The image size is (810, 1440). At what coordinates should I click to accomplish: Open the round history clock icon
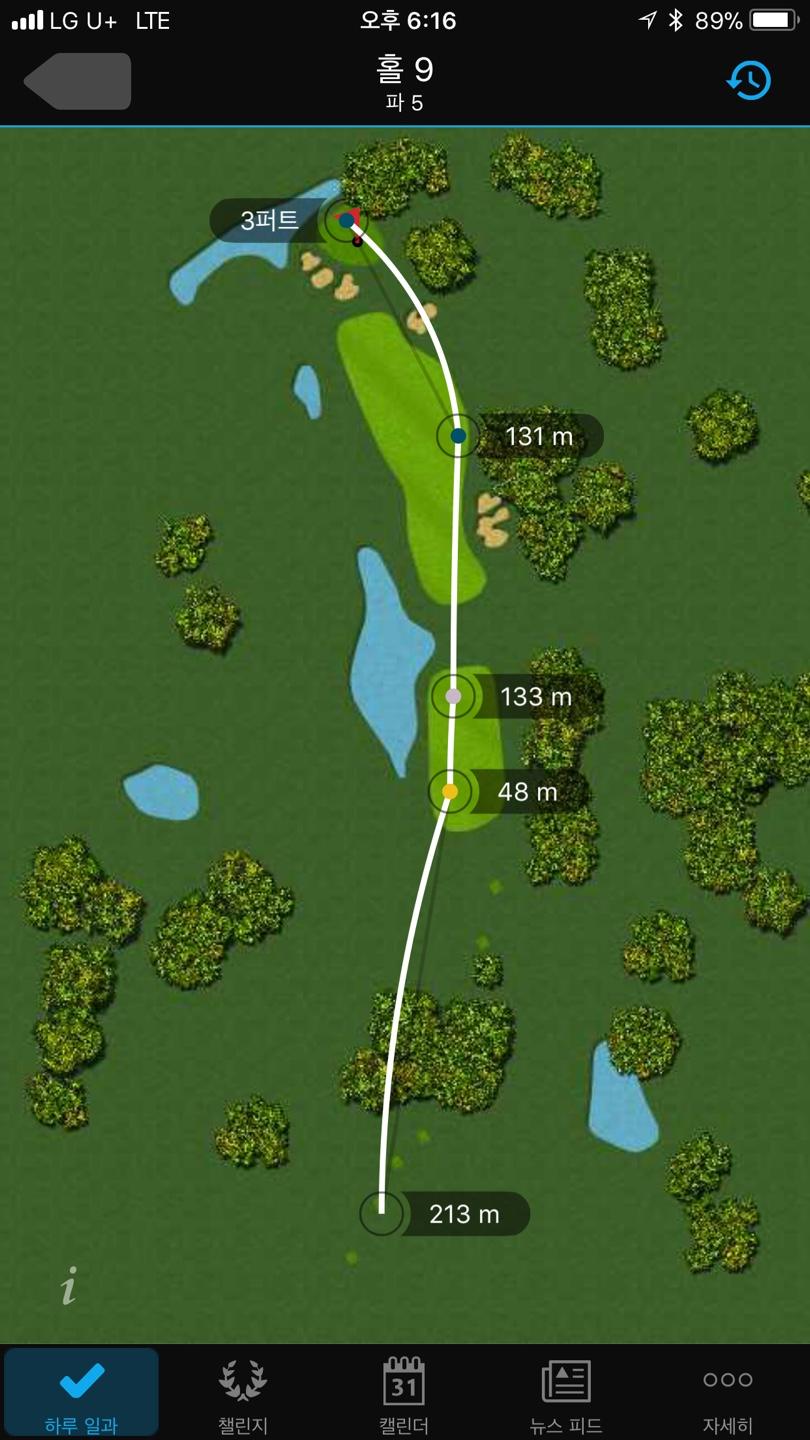point(749,81)
